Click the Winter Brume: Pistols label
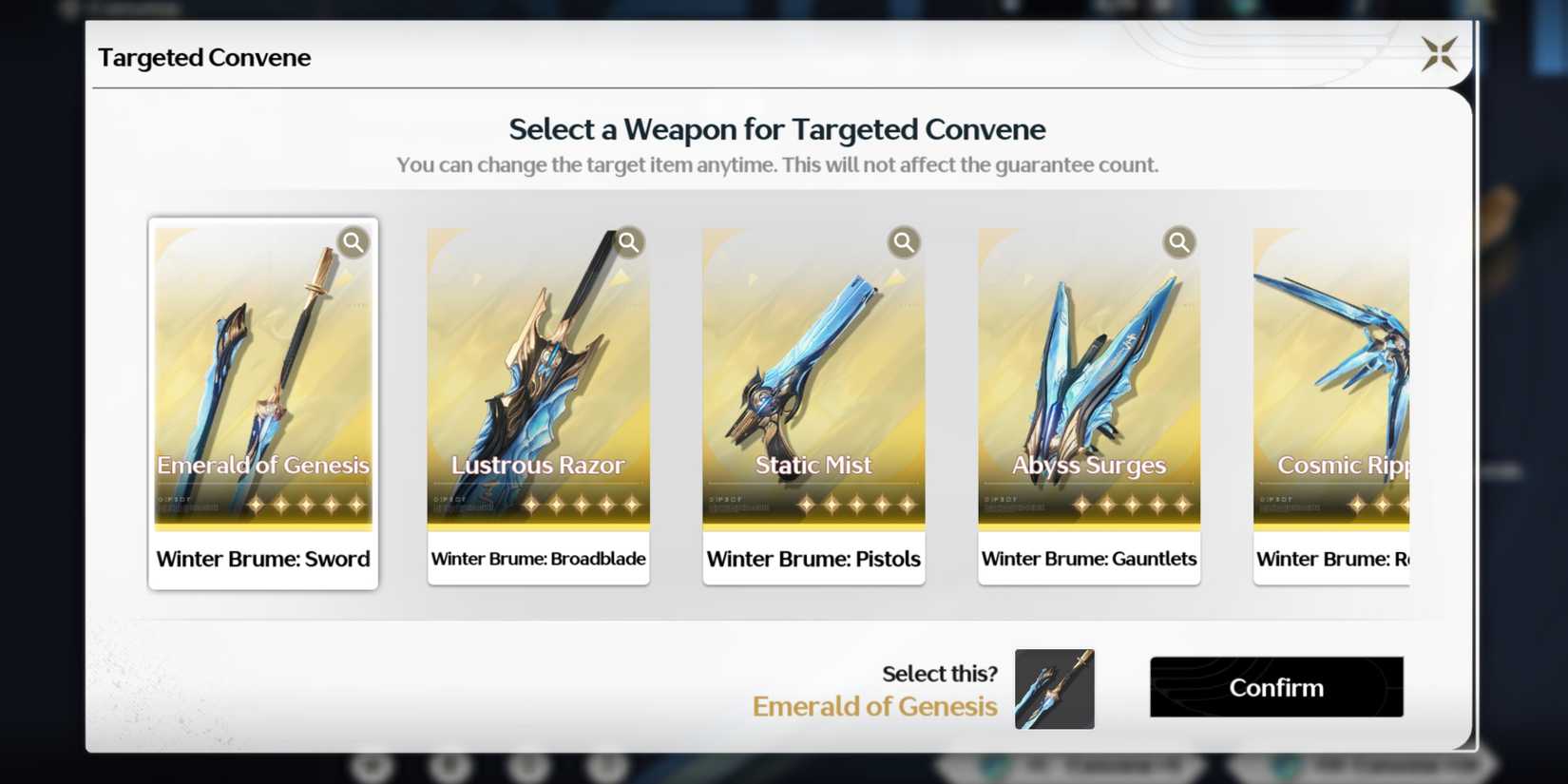This screenshot has height=784, width=1568. tap(813, 559)
